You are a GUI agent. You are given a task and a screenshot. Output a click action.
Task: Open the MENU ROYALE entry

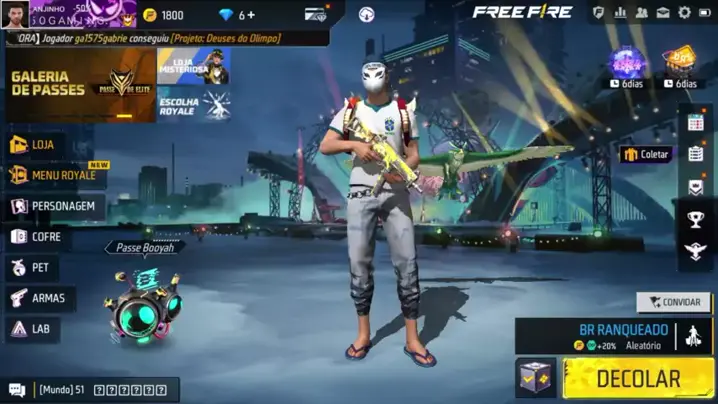pyautogui.click(x=62, y=175)
